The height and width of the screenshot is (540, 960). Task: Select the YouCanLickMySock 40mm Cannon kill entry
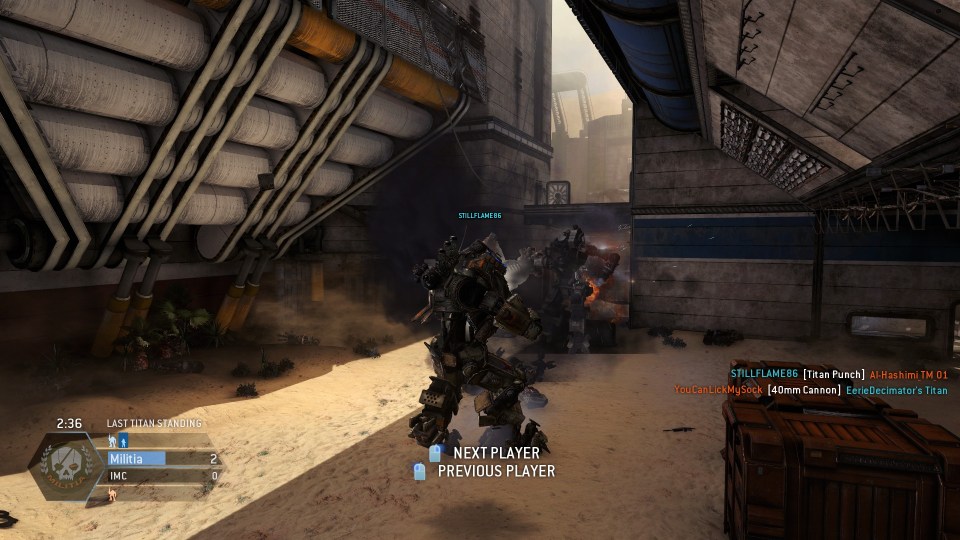(x=810, y=390)
